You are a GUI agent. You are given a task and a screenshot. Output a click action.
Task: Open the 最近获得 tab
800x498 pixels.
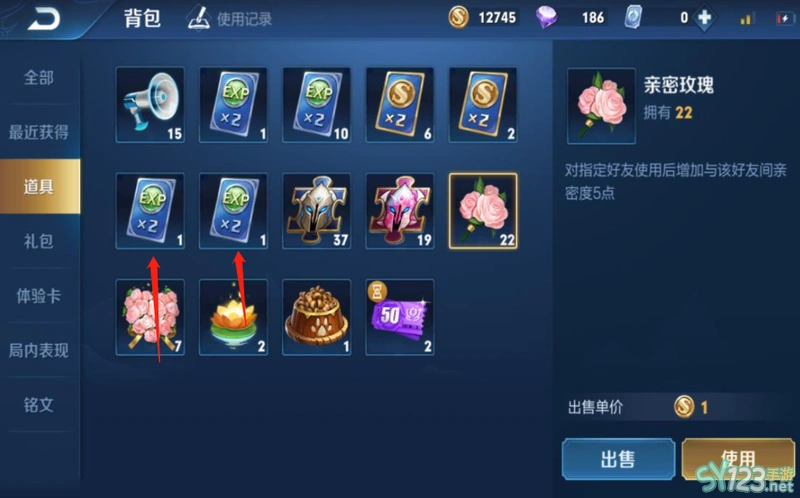coord(39,132)
